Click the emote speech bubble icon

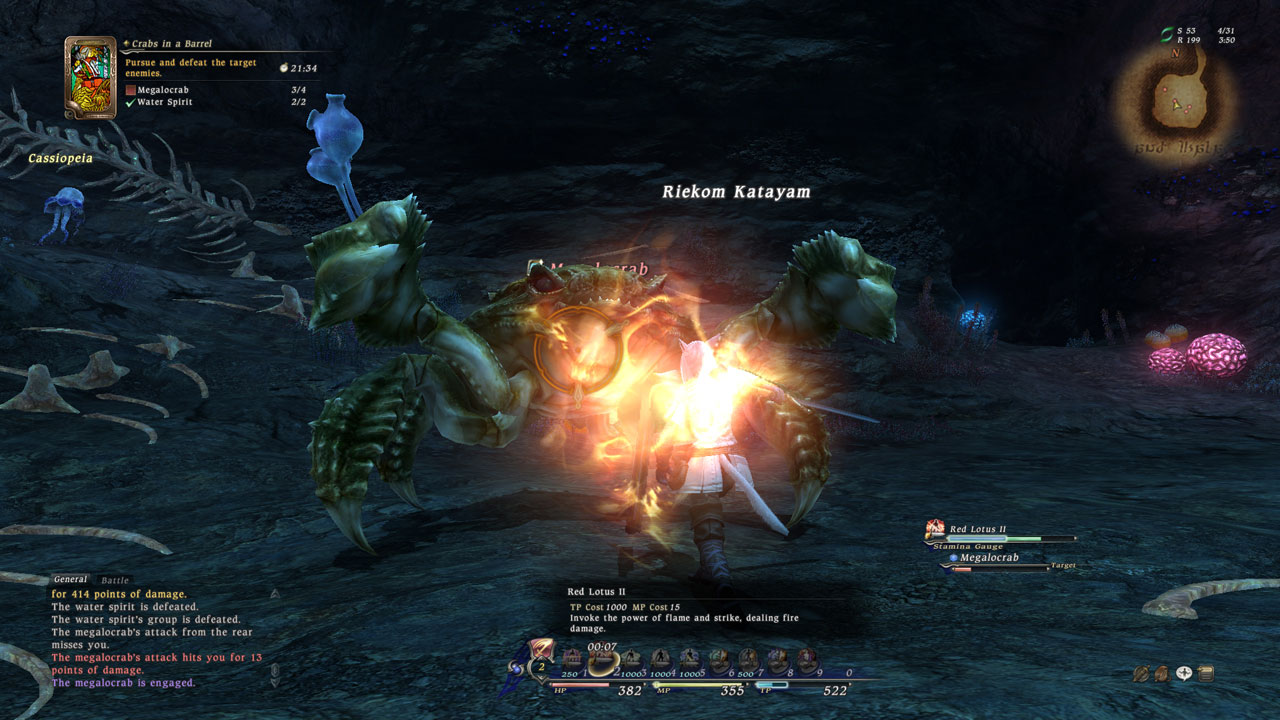click(x=1184, y=673)
